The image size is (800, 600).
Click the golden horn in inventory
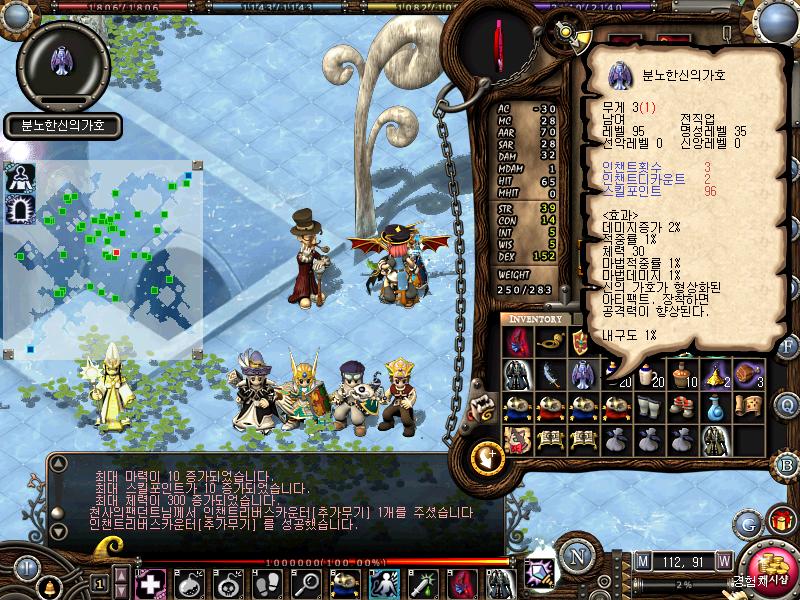coord(550,342)
